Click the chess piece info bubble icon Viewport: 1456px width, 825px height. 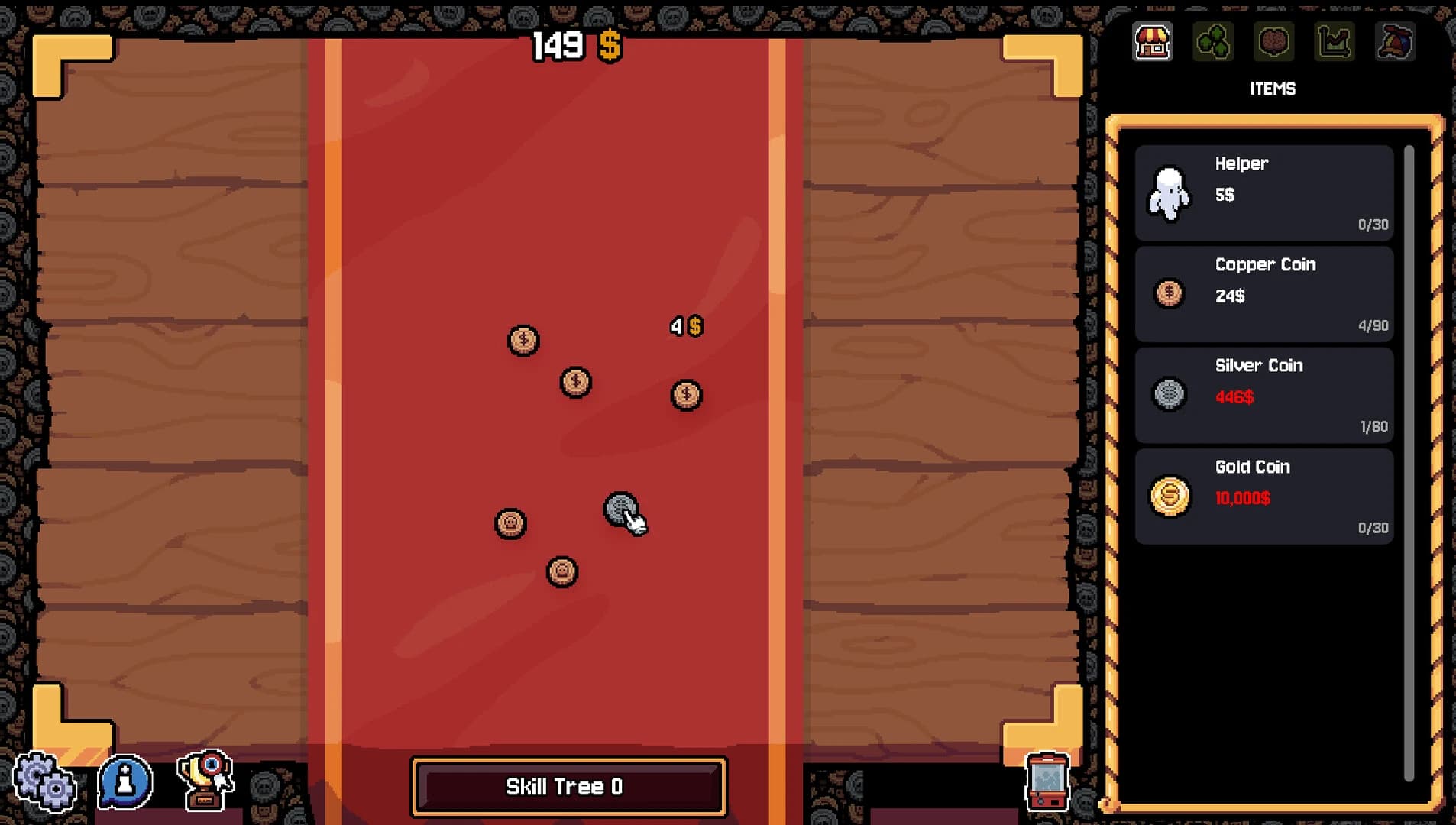coord(125,781)
